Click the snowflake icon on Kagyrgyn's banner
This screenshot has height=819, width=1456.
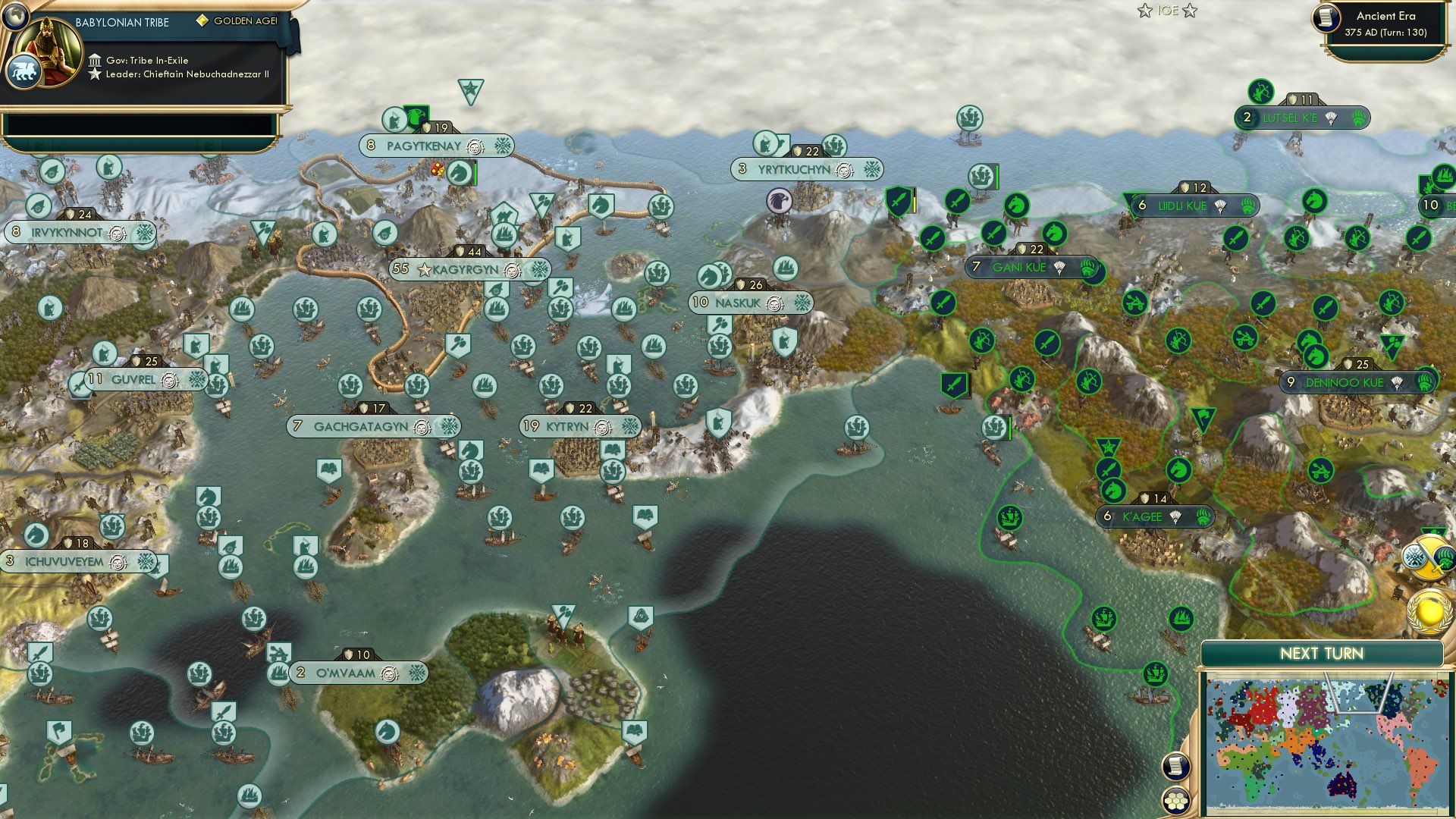click(x=538, y=269)
